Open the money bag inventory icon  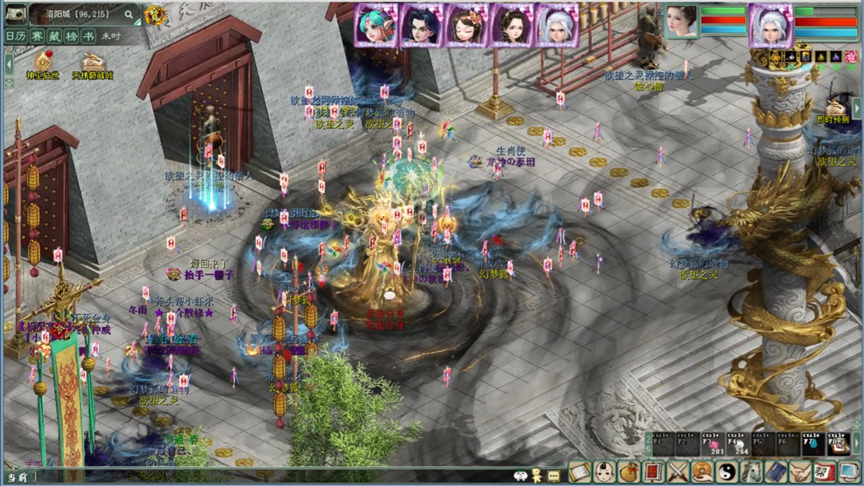point(629,471)
